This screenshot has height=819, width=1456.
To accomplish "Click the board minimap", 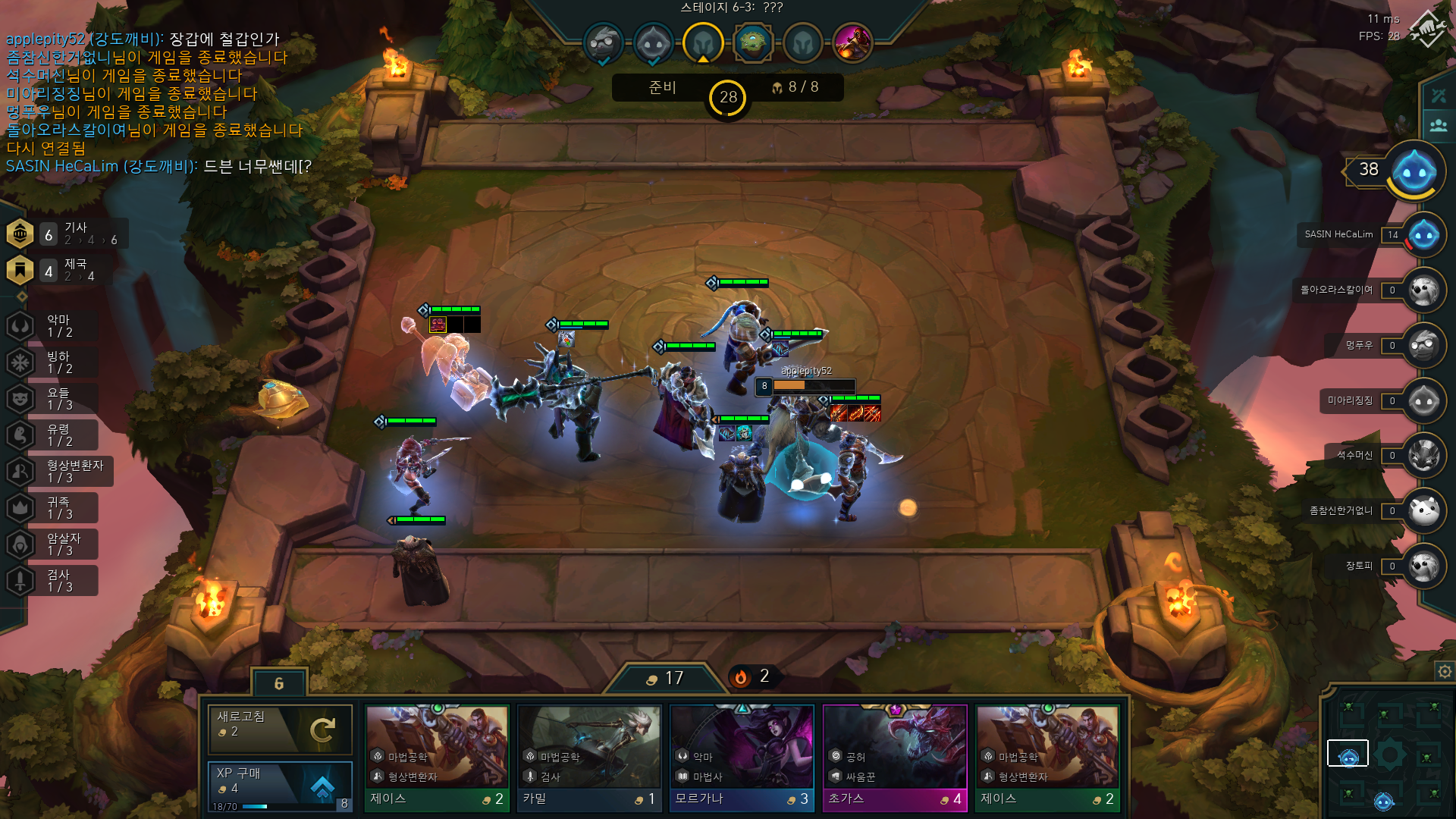I will click(x=1389, y=755).
